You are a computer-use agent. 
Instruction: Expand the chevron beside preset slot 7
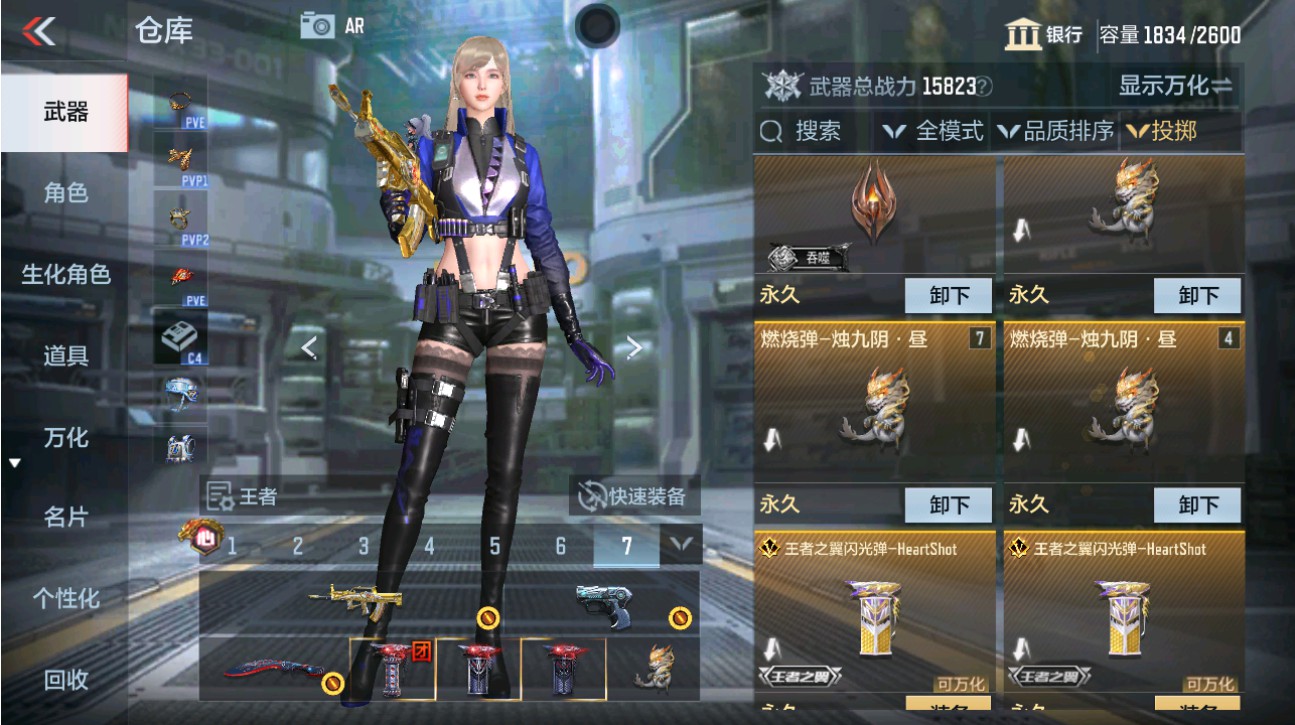682,545
